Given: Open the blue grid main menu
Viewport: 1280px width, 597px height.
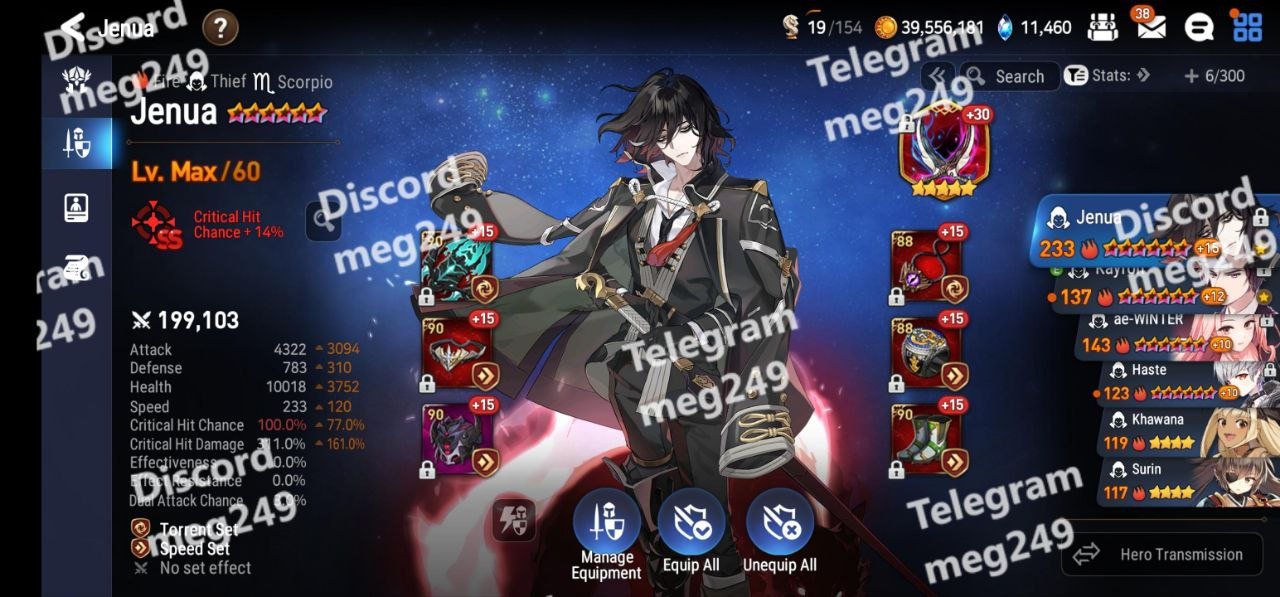Looking at the screenshot, I should tap(1247, 27).
